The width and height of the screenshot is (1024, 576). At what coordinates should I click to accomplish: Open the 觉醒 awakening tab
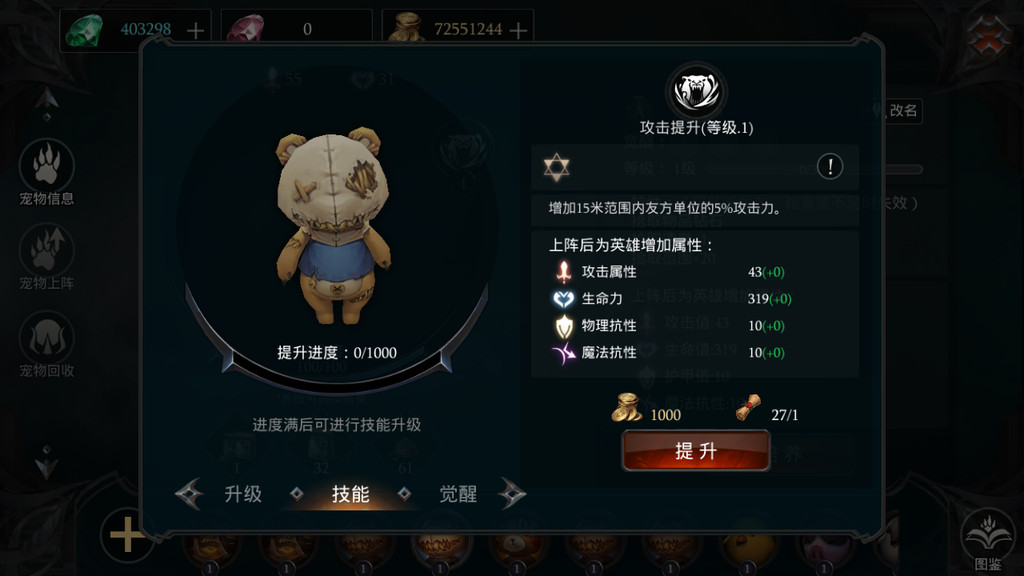point(458,493)
